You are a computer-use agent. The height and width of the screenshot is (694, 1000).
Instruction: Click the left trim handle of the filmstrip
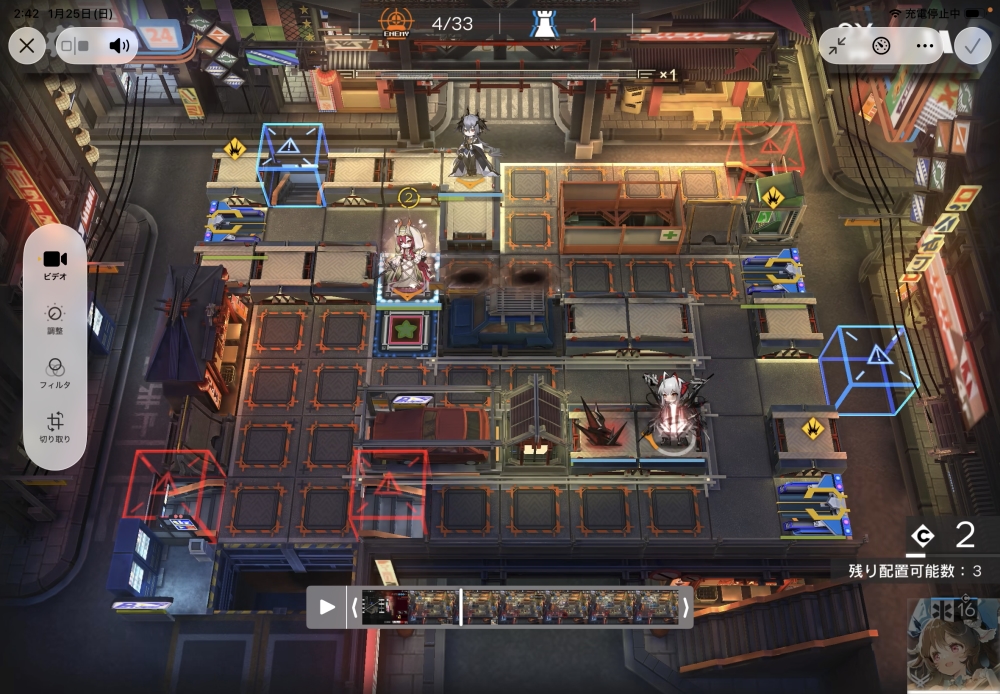pos(353,607)
